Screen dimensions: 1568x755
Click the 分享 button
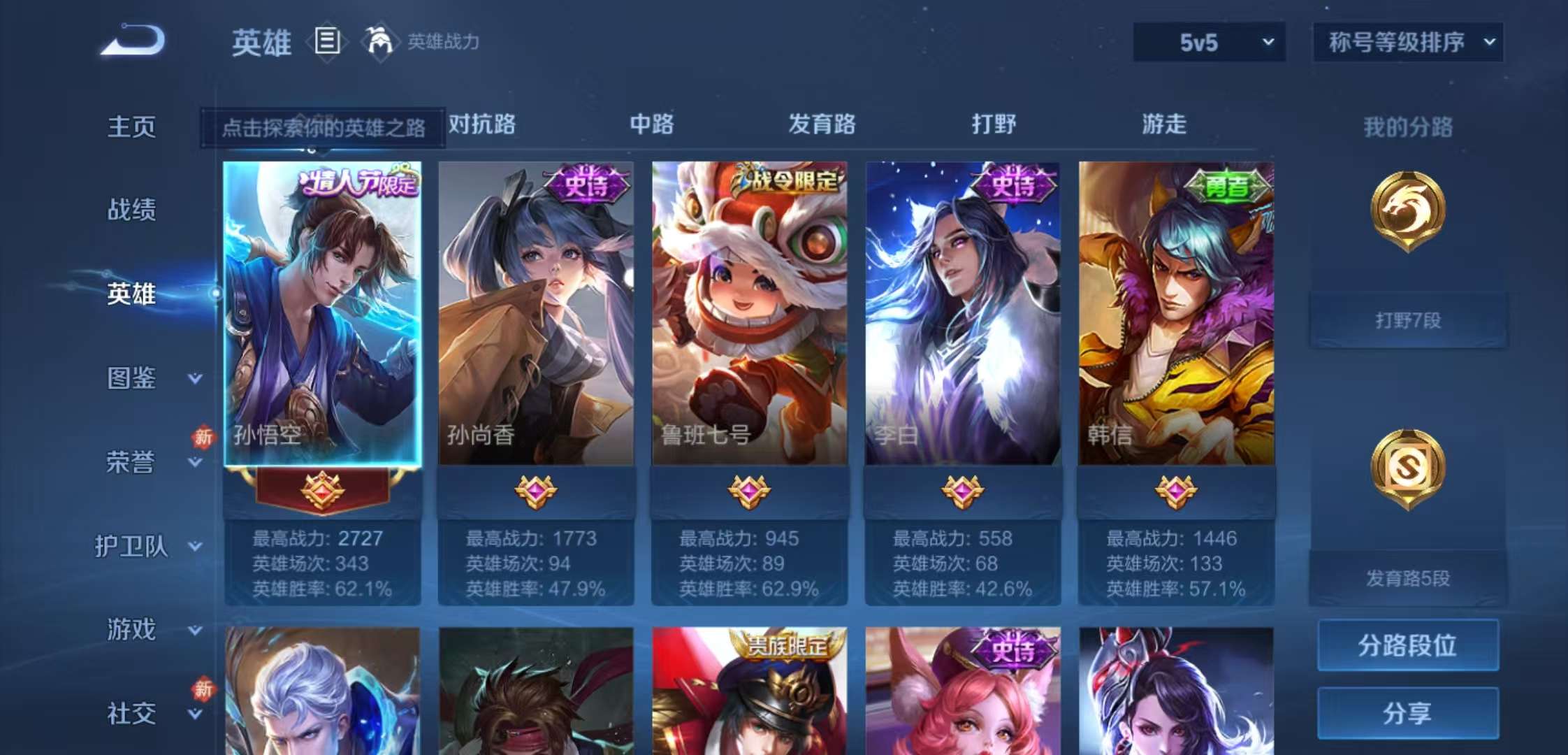[1407, 713]
